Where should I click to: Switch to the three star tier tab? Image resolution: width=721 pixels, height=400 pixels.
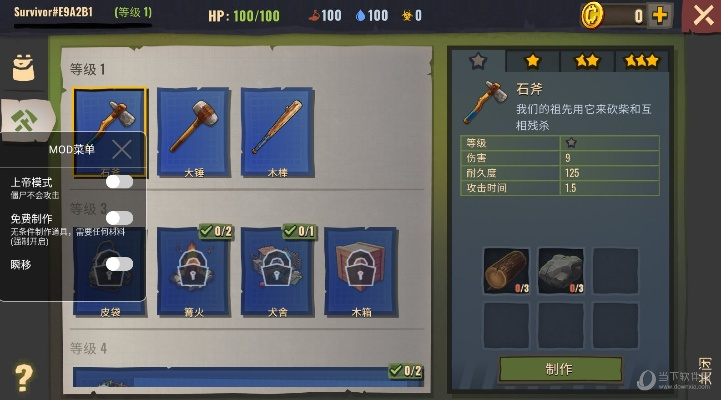pos(642,61)
